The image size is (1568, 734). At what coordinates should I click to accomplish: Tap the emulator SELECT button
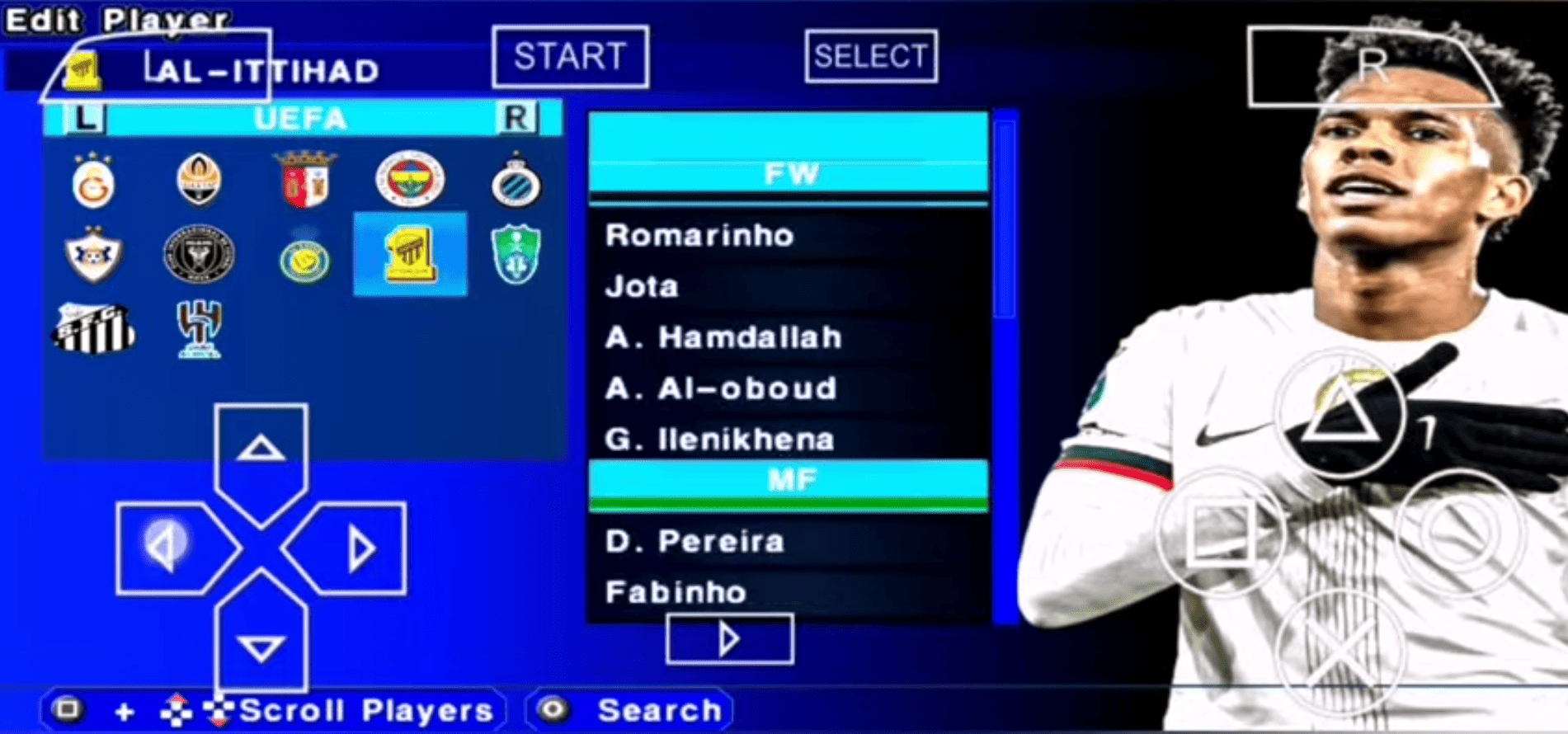tap(871, 56)
